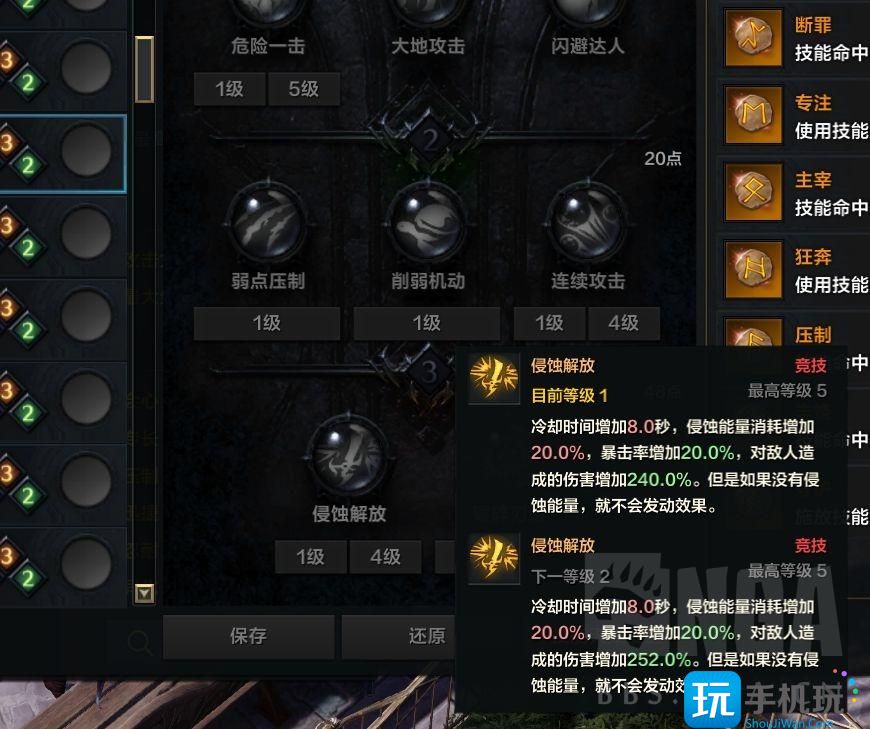Select the 断罪 rune icon

pyautogui.click(x=753, y=38)
